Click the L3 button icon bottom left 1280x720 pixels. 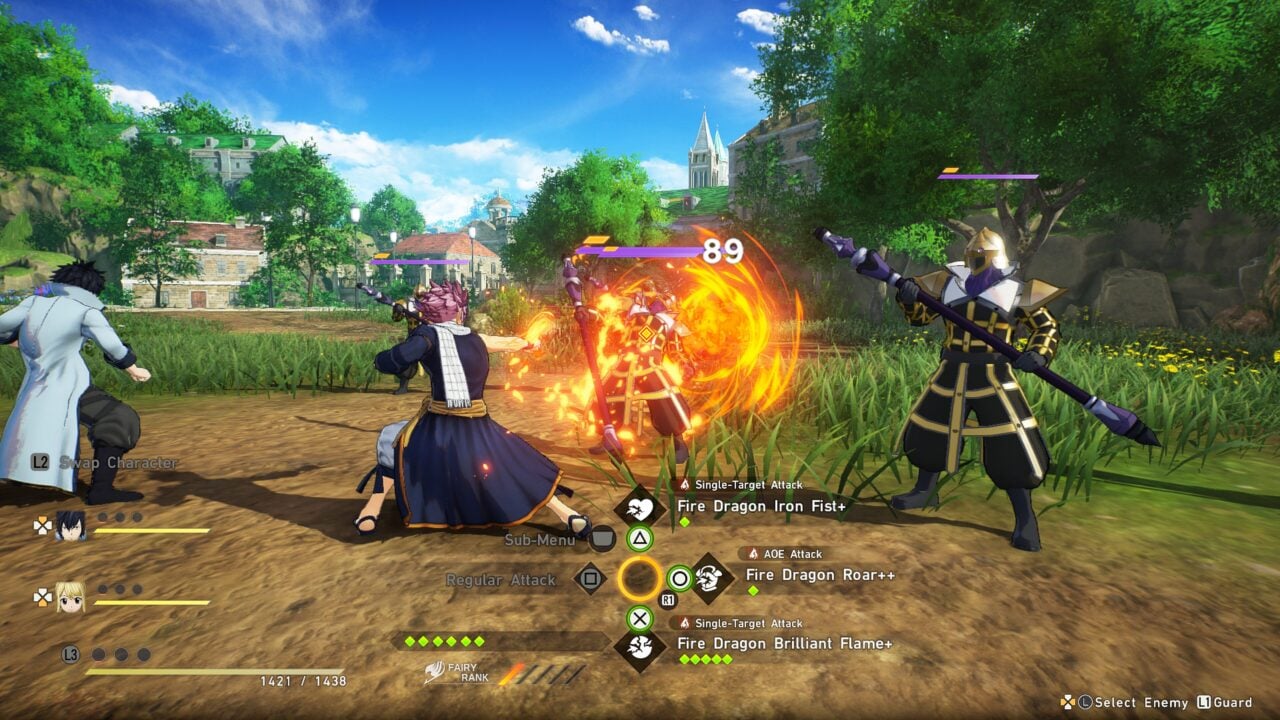70,654
